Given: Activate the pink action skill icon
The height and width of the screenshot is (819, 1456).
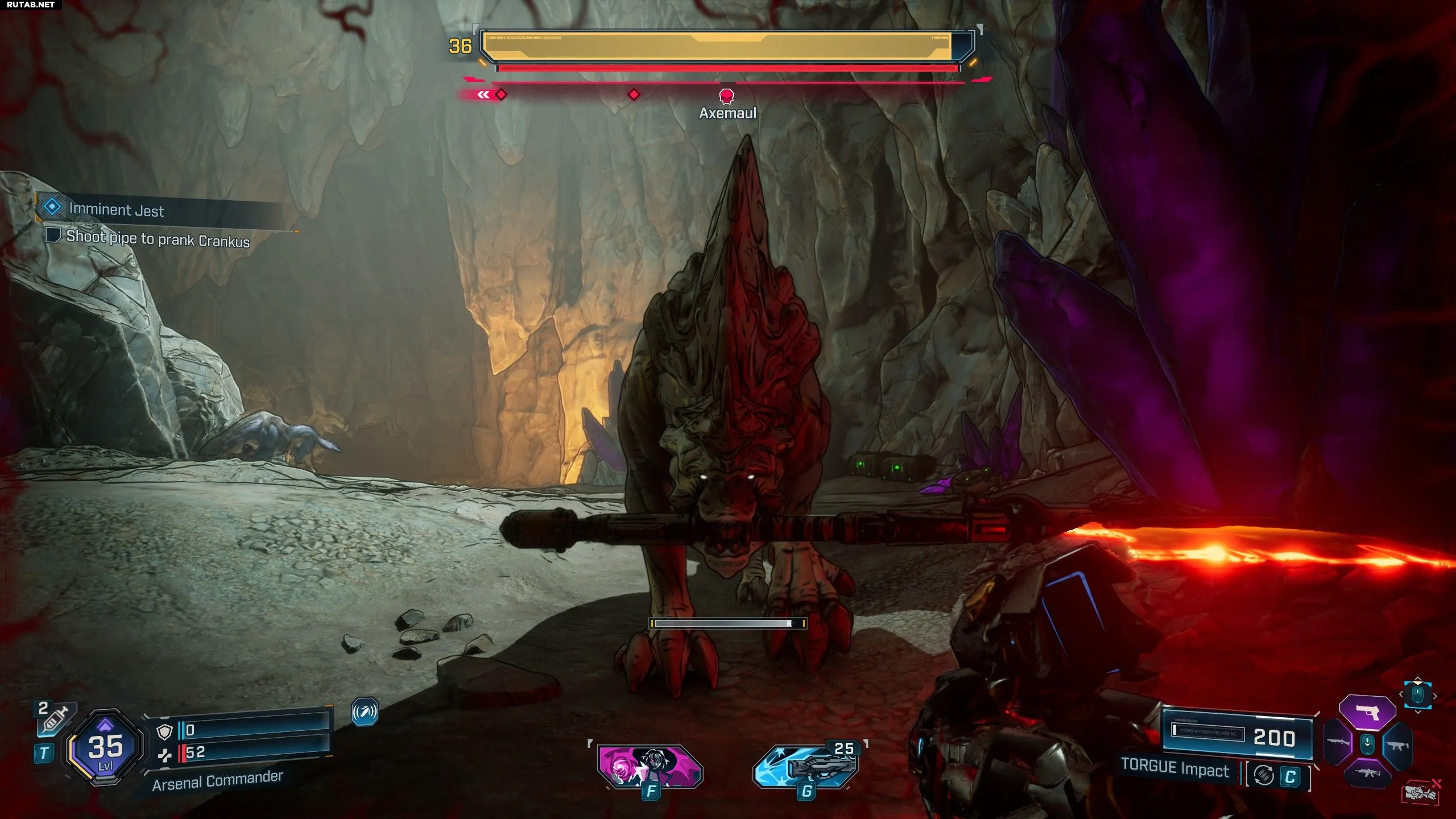Looking at the screenshot, I should click(650, 767).
